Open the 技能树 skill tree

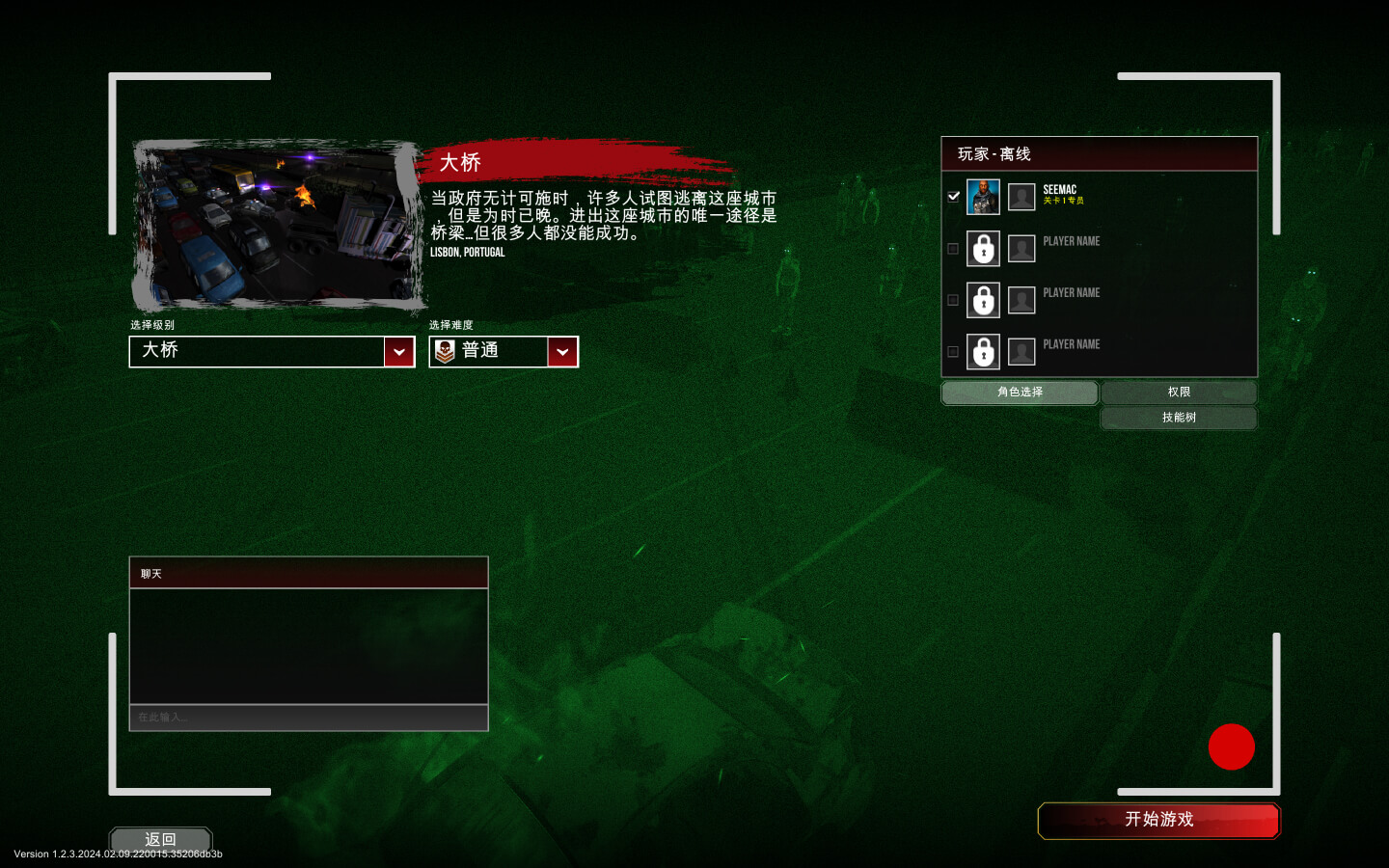(1179, 418)
